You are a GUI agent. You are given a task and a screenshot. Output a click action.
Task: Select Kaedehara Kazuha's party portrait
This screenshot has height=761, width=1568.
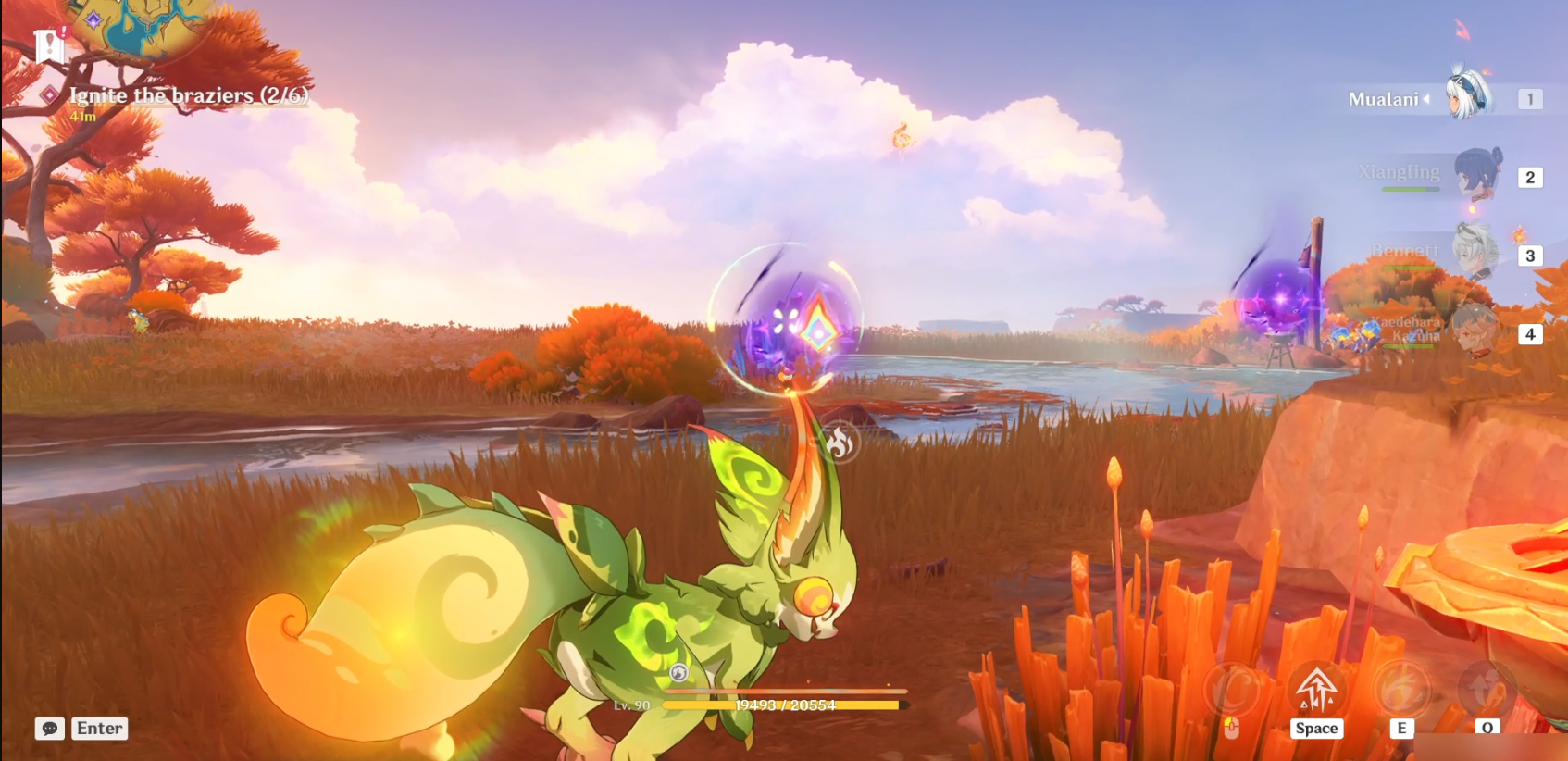[x=1474, y=331]
